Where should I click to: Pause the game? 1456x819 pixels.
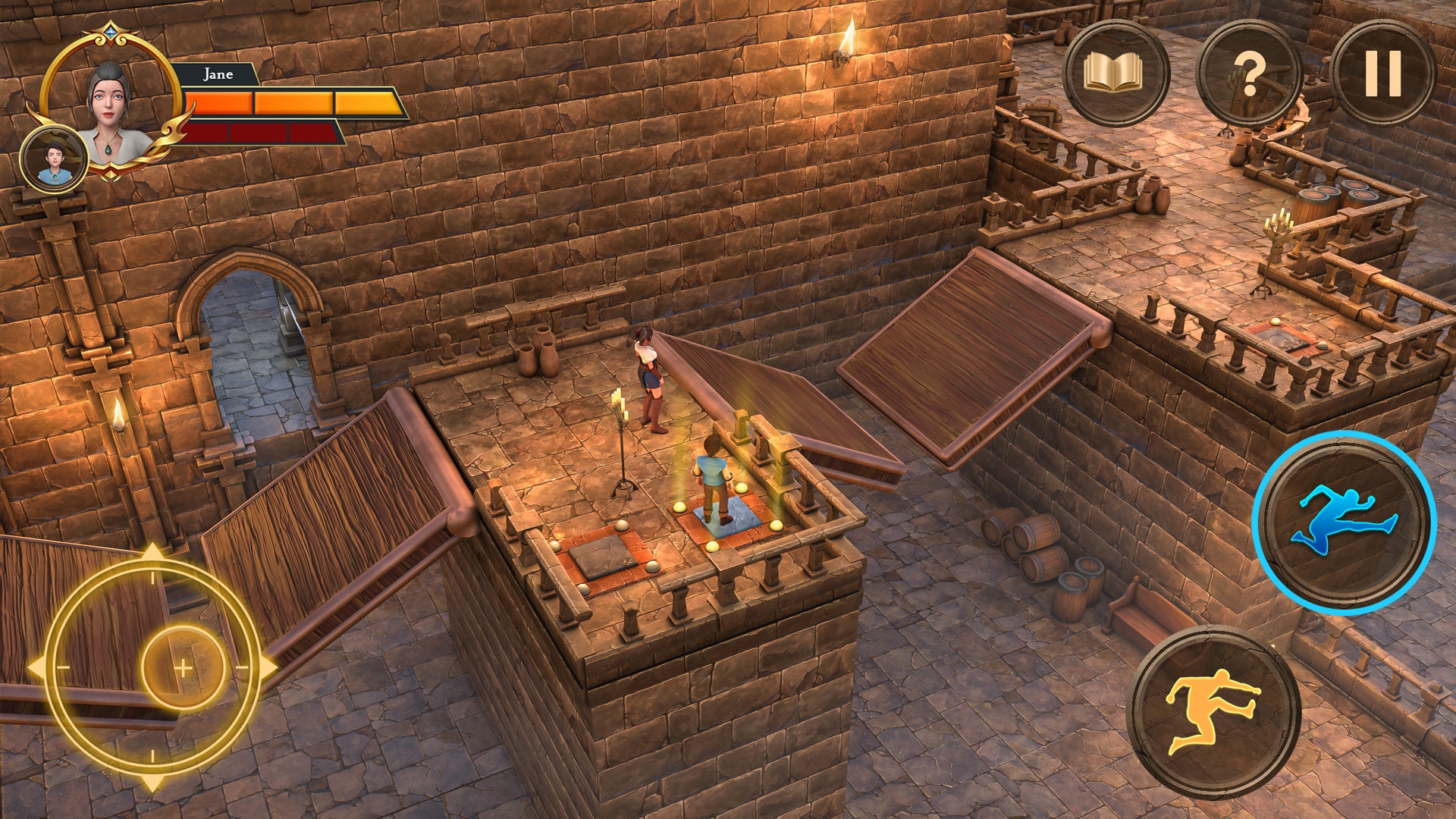click(x=1382, y=74)
